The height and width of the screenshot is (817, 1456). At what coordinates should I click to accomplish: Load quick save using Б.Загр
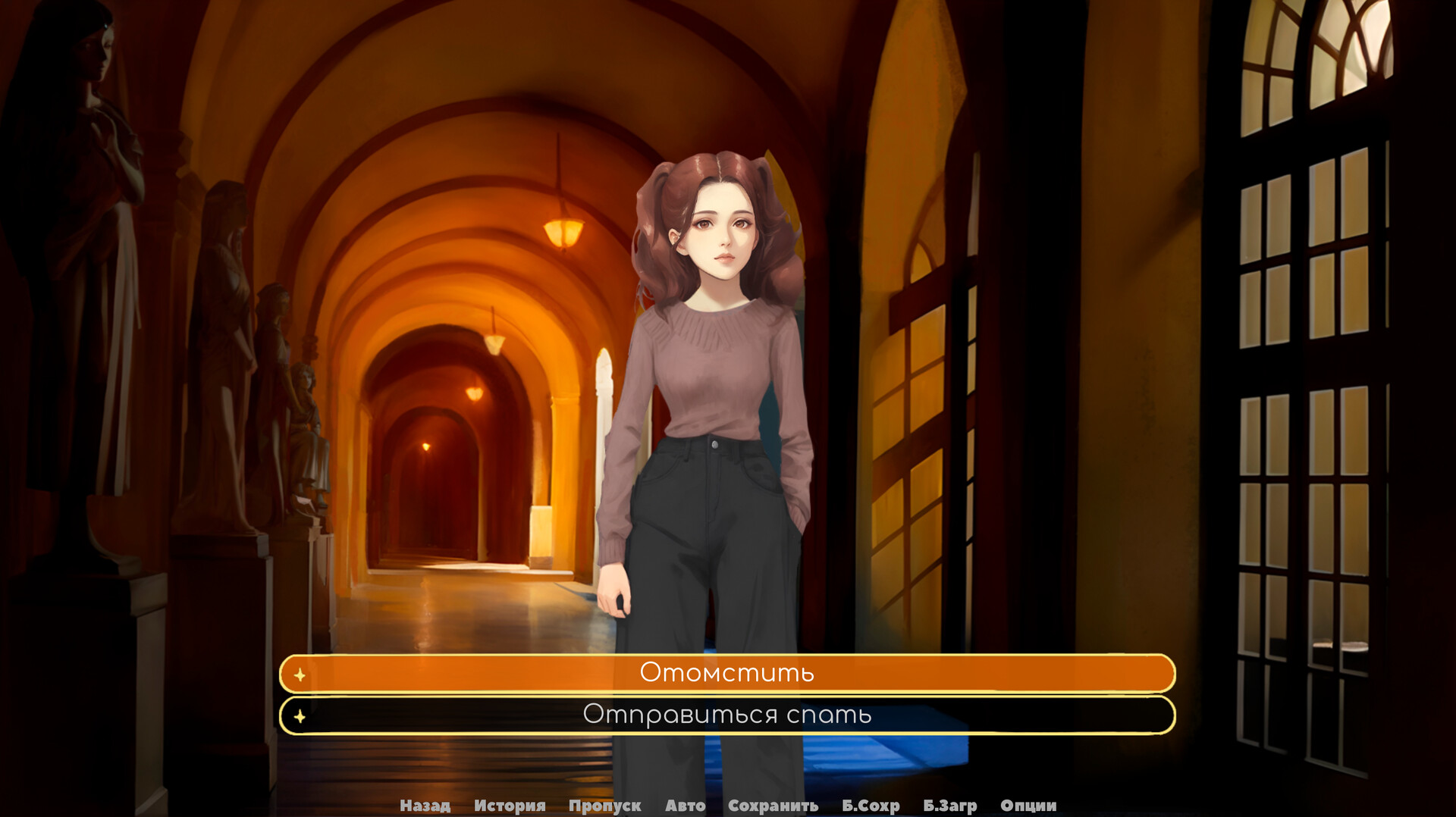[x=950, y=806]
